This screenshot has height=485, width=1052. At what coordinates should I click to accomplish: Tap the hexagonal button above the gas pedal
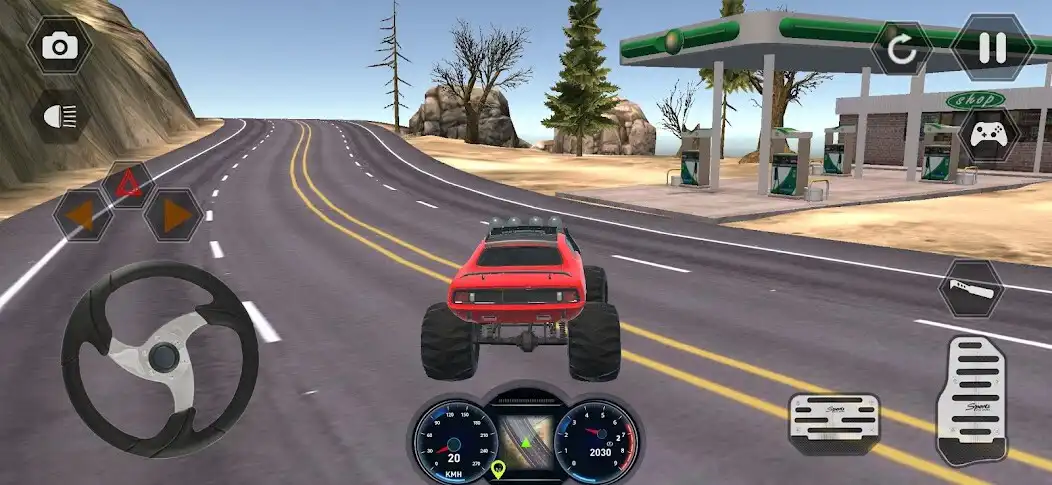(971, 288)
